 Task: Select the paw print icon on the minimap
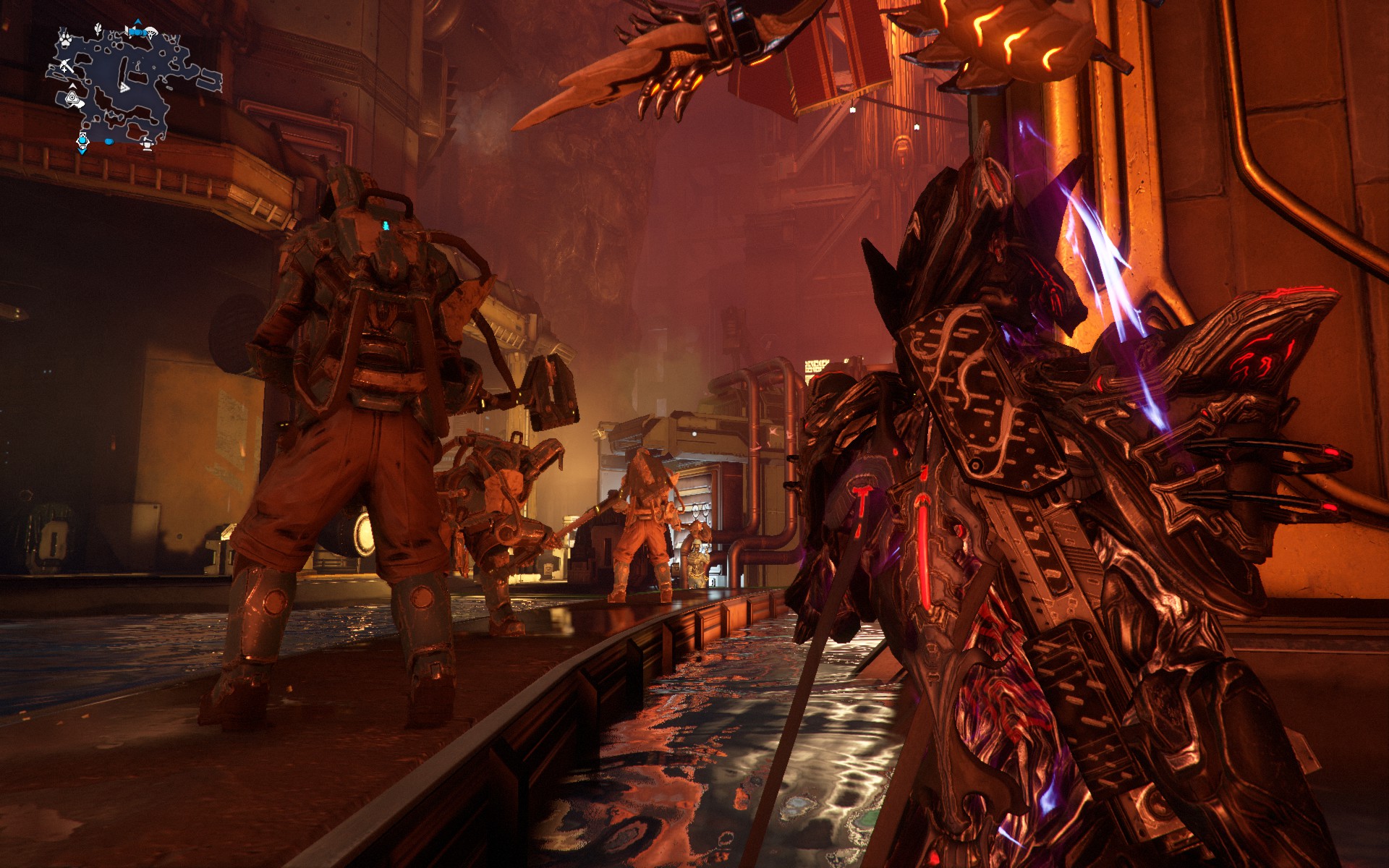pos(65,39)
